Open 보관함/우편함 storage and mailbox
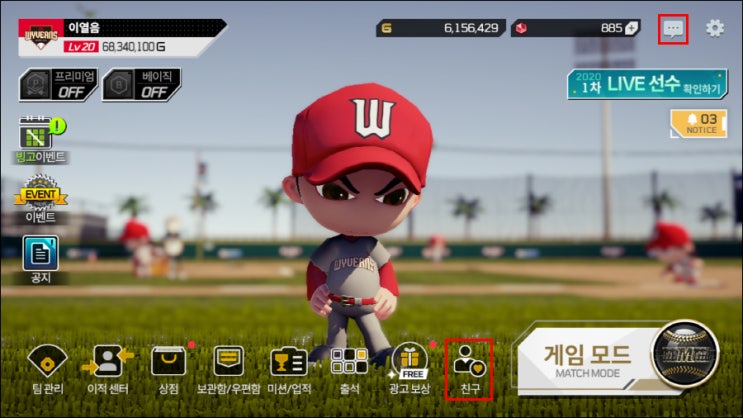The width and height of the screenshot is (743, 418). pyautogui.click(x=229, y=368)
